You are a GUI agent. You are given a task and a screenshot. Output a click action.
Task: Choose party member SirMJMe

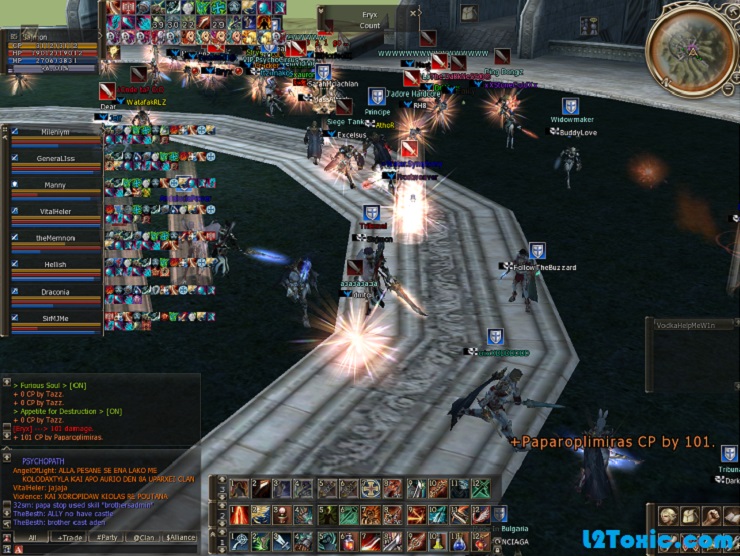[55, 318]
